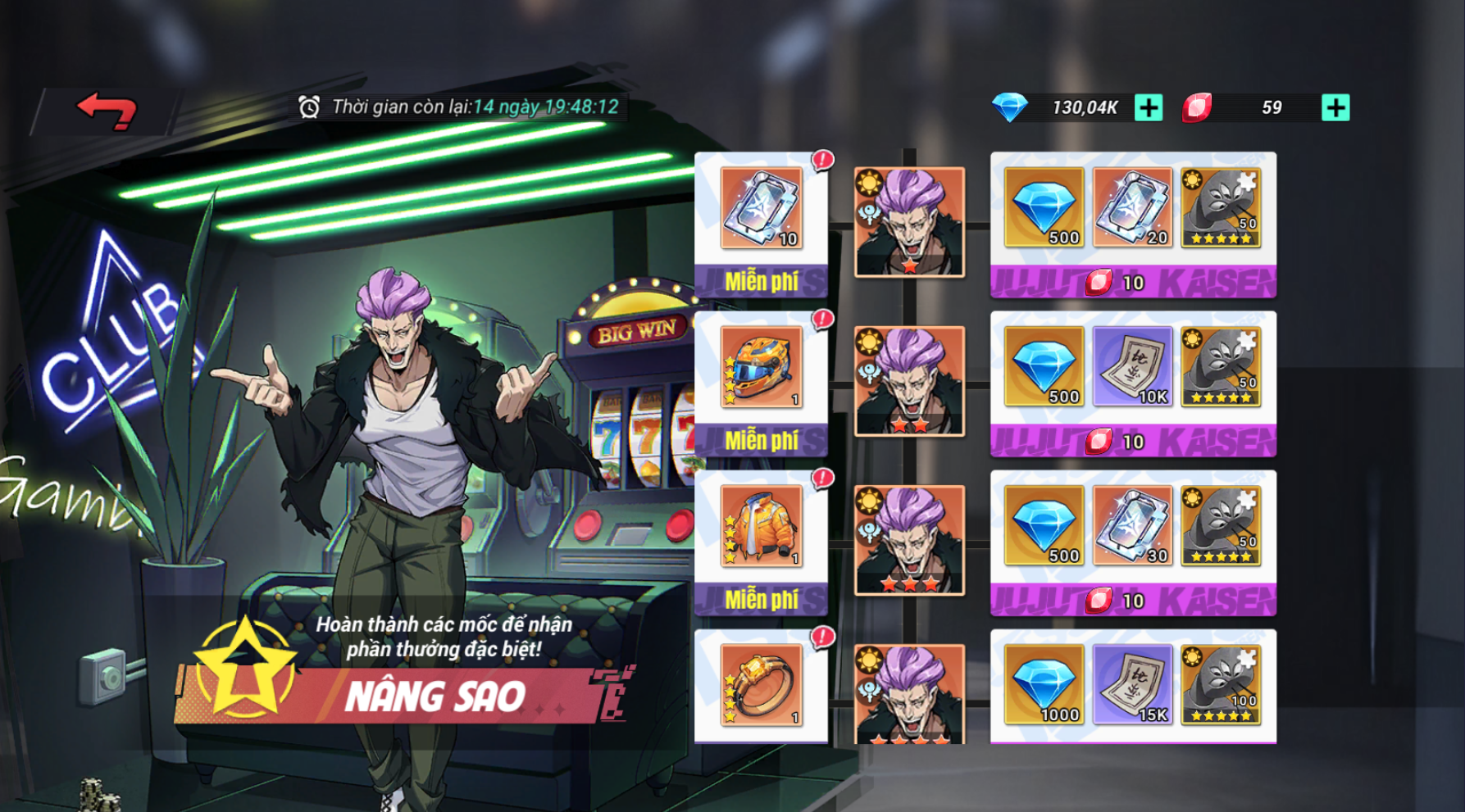1465x812 pixels.
Task: Buy the first-tier pack for 10 red gems
Action: coord(1132,283)
